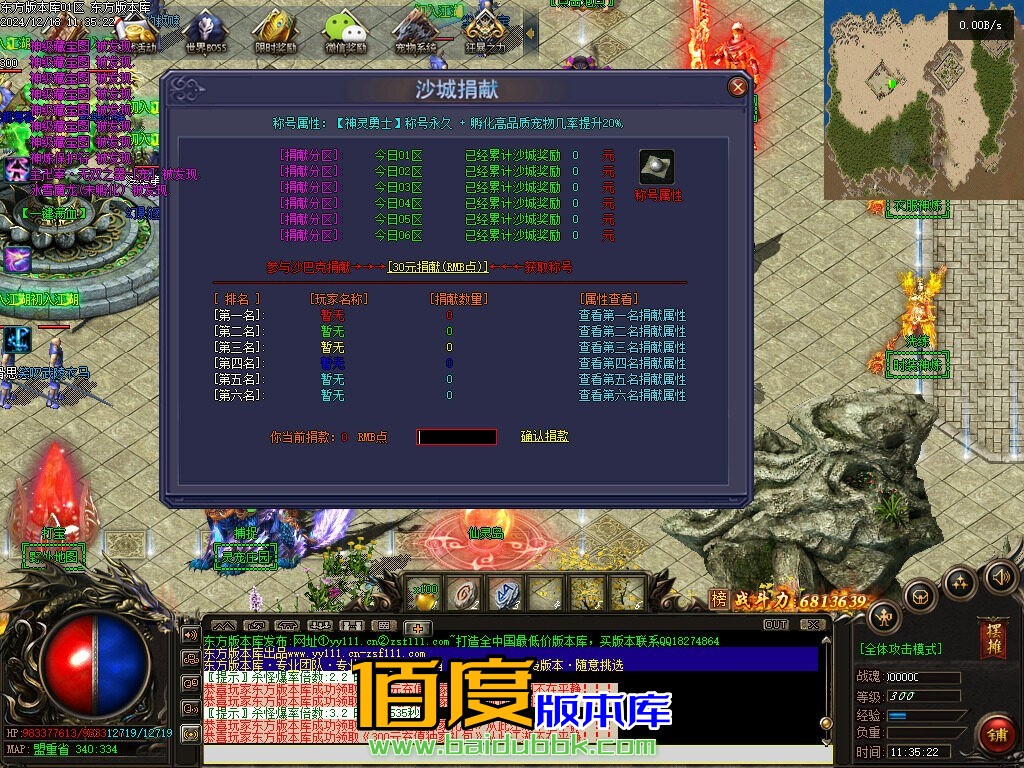Click the 30元捐献(RMB点) donate link
This screenshot has height=768, width=1024.
(x=438, y=267)
